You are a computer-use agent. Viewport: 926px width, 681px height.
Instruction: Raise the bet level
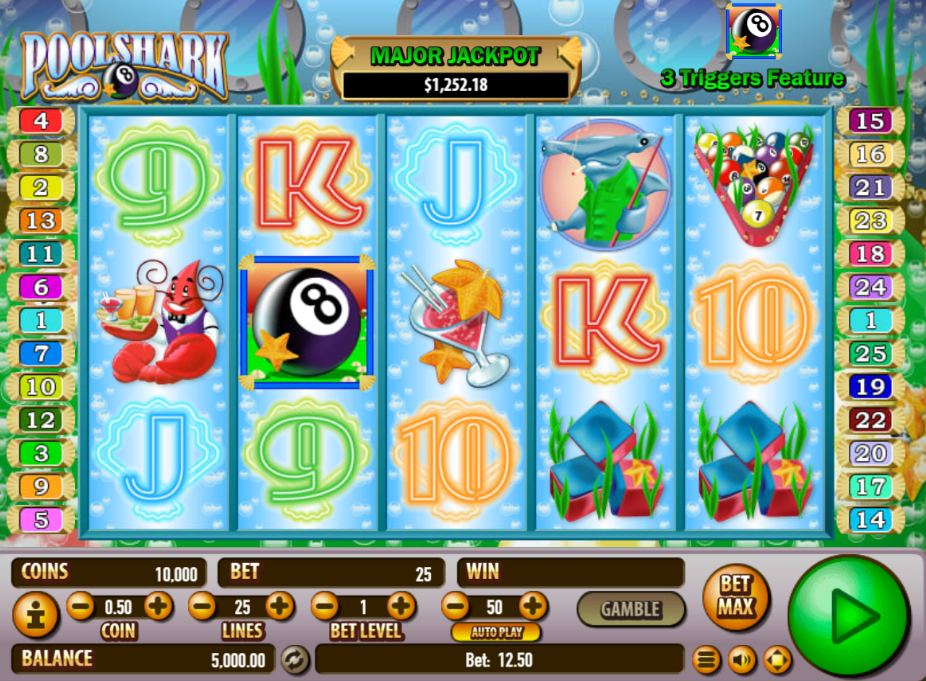401,606
